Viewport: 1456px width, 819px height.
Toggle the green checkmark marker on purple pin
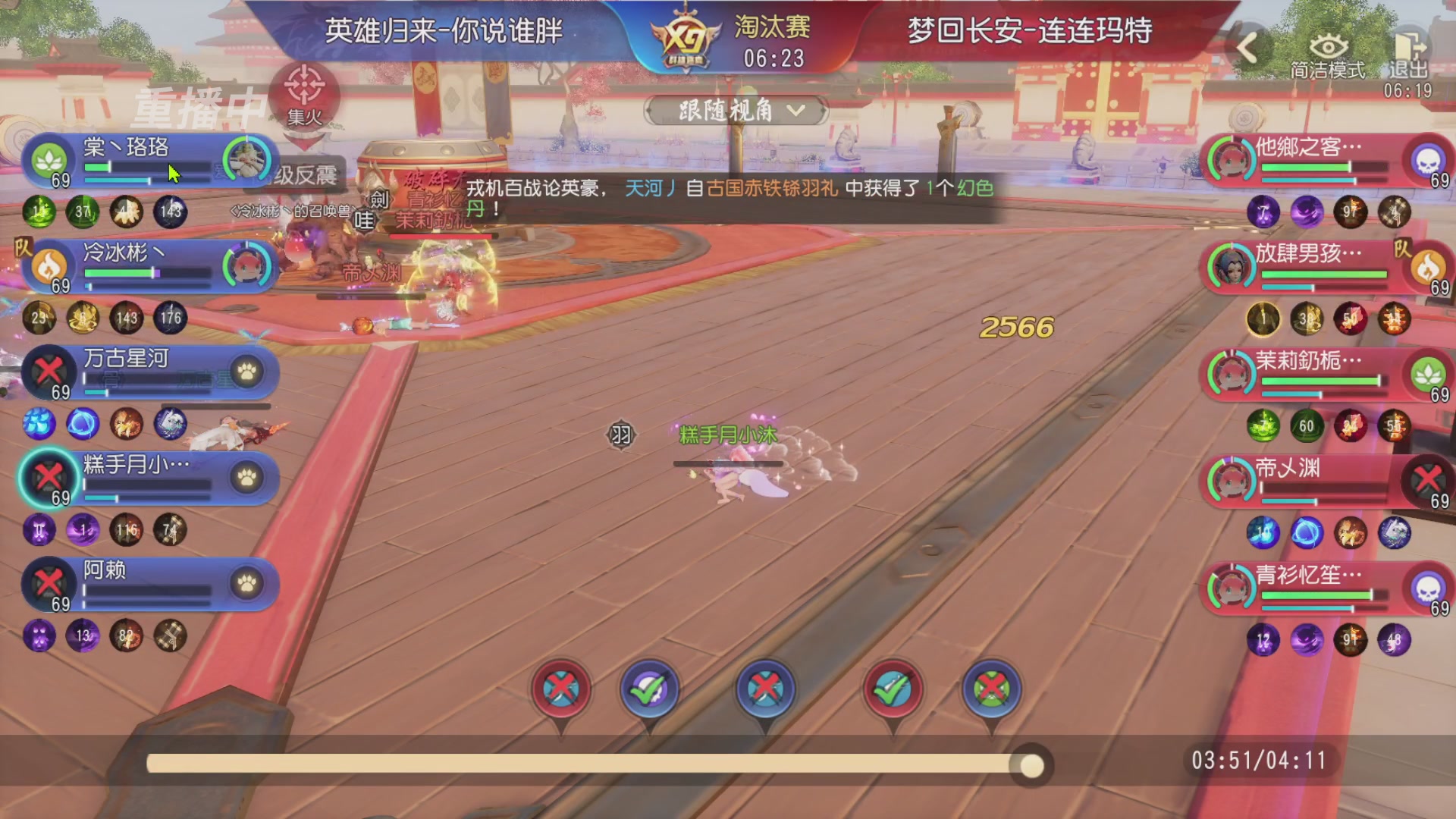click(650, 690)
